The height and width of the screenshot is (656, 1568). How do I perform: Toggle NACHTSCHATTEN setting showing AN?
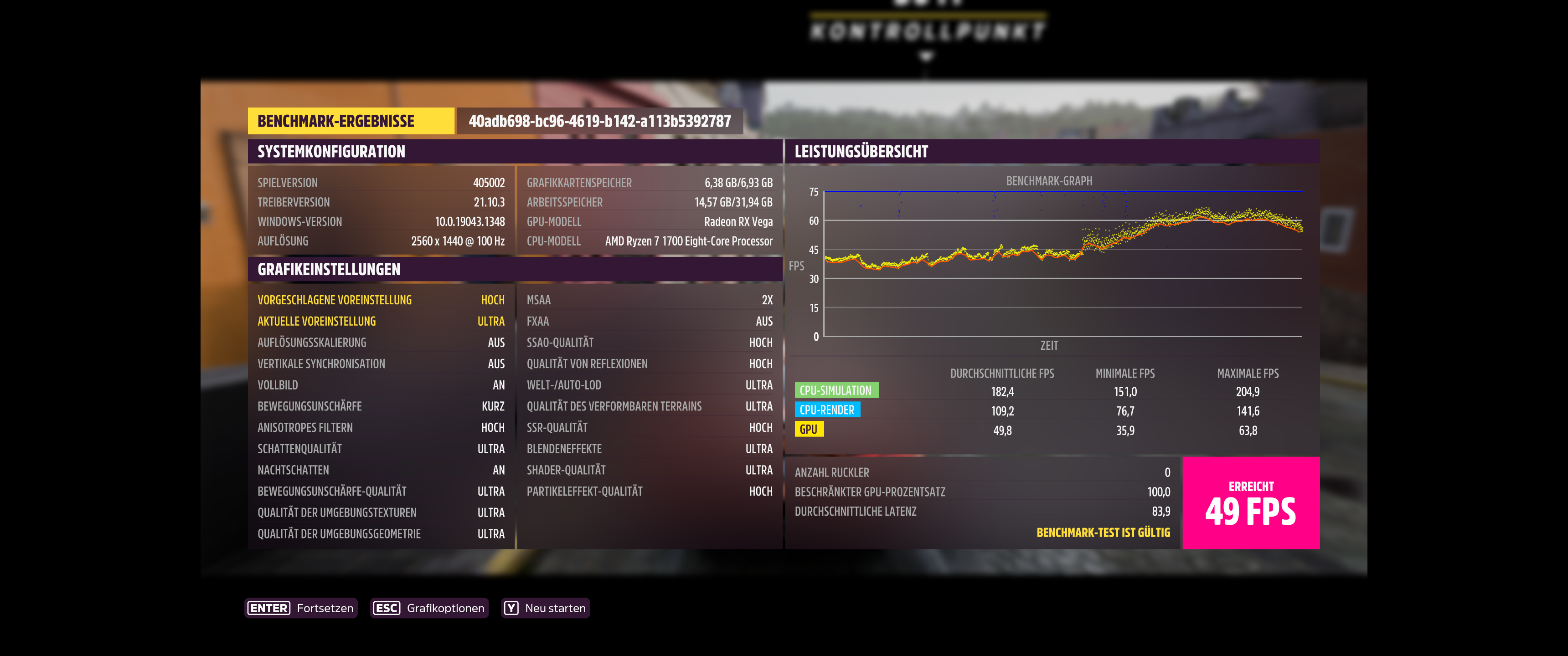coord(381,470)
